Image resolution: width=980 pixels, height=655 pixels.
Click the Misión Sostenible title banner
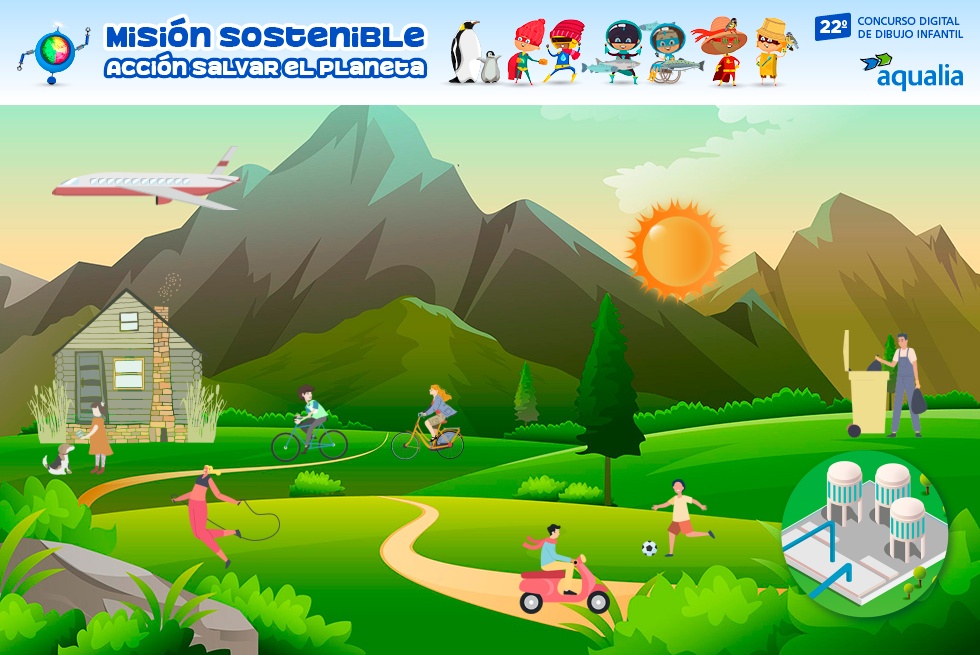(265, 52)
